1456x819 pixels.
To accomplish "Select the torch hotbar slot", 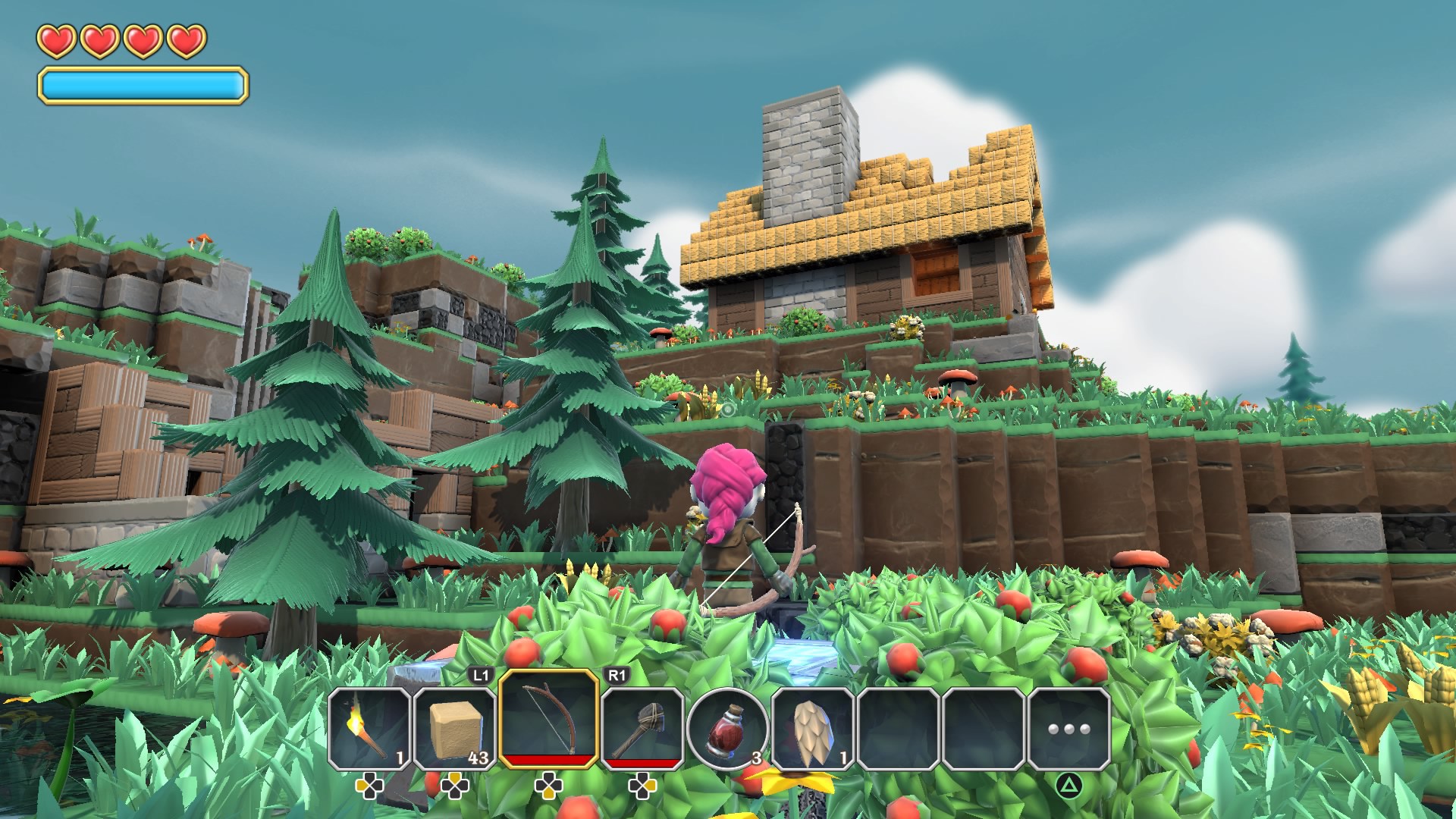I will pyautogui.click(x=369, y=728).
